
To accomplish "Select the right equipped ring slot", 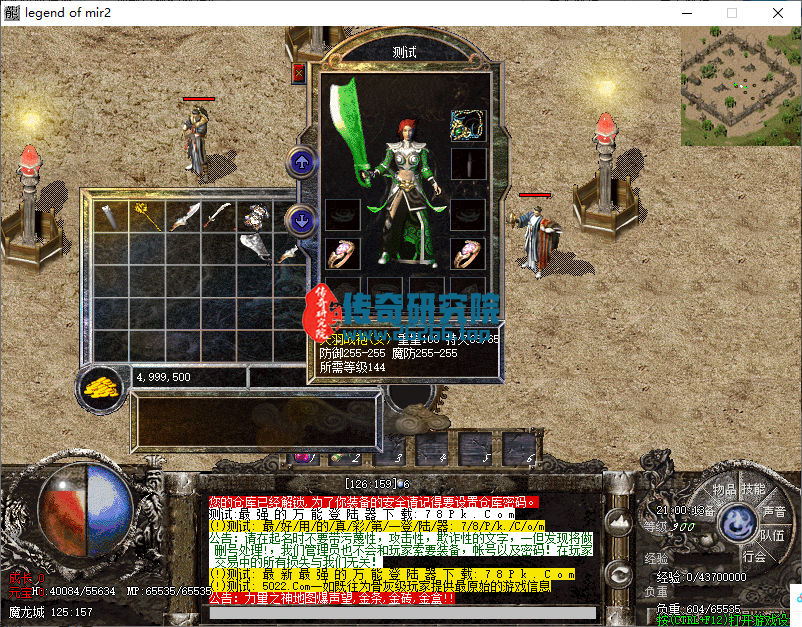I will pyautogui.click(x=467, y=252).
